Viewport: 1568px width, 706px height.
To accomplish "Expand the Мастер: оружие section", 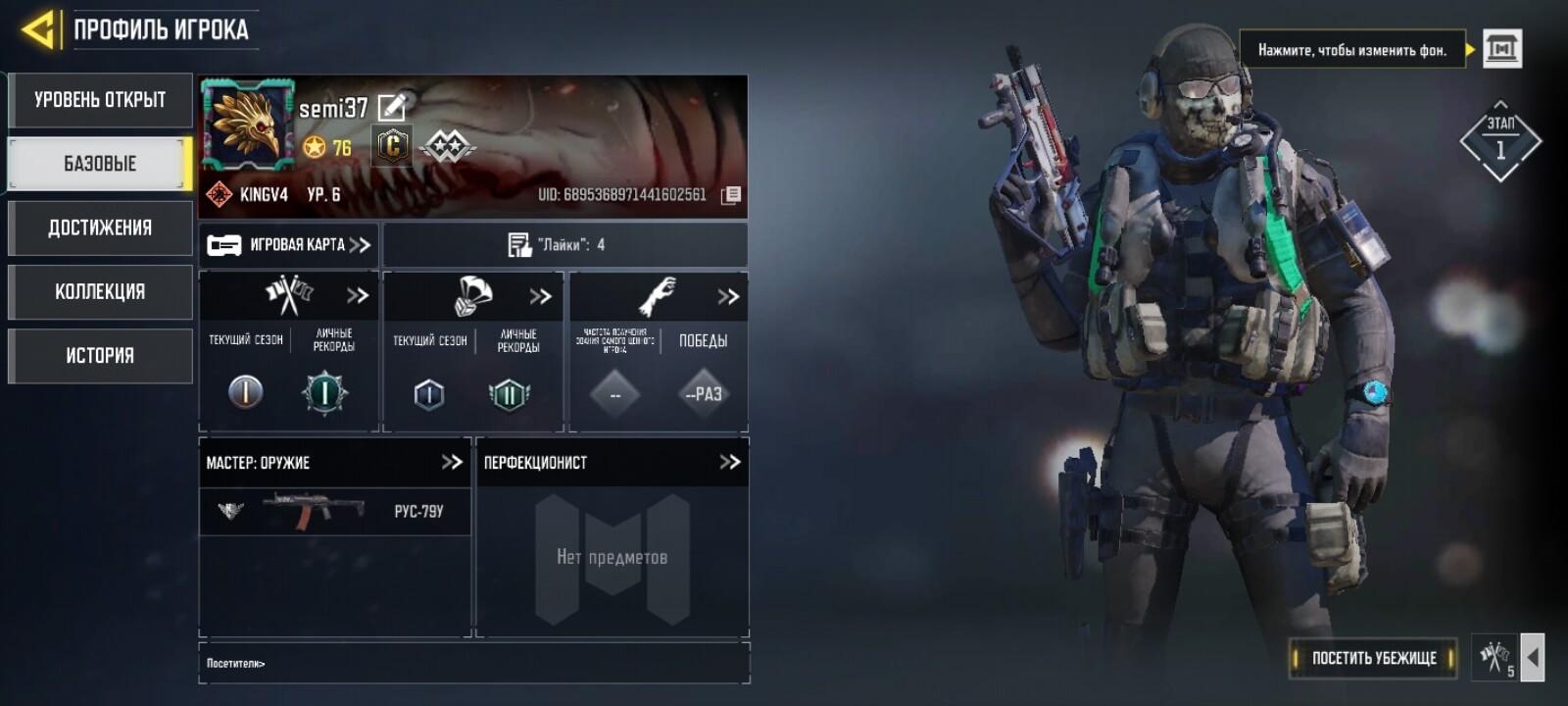I will [451, 462].
